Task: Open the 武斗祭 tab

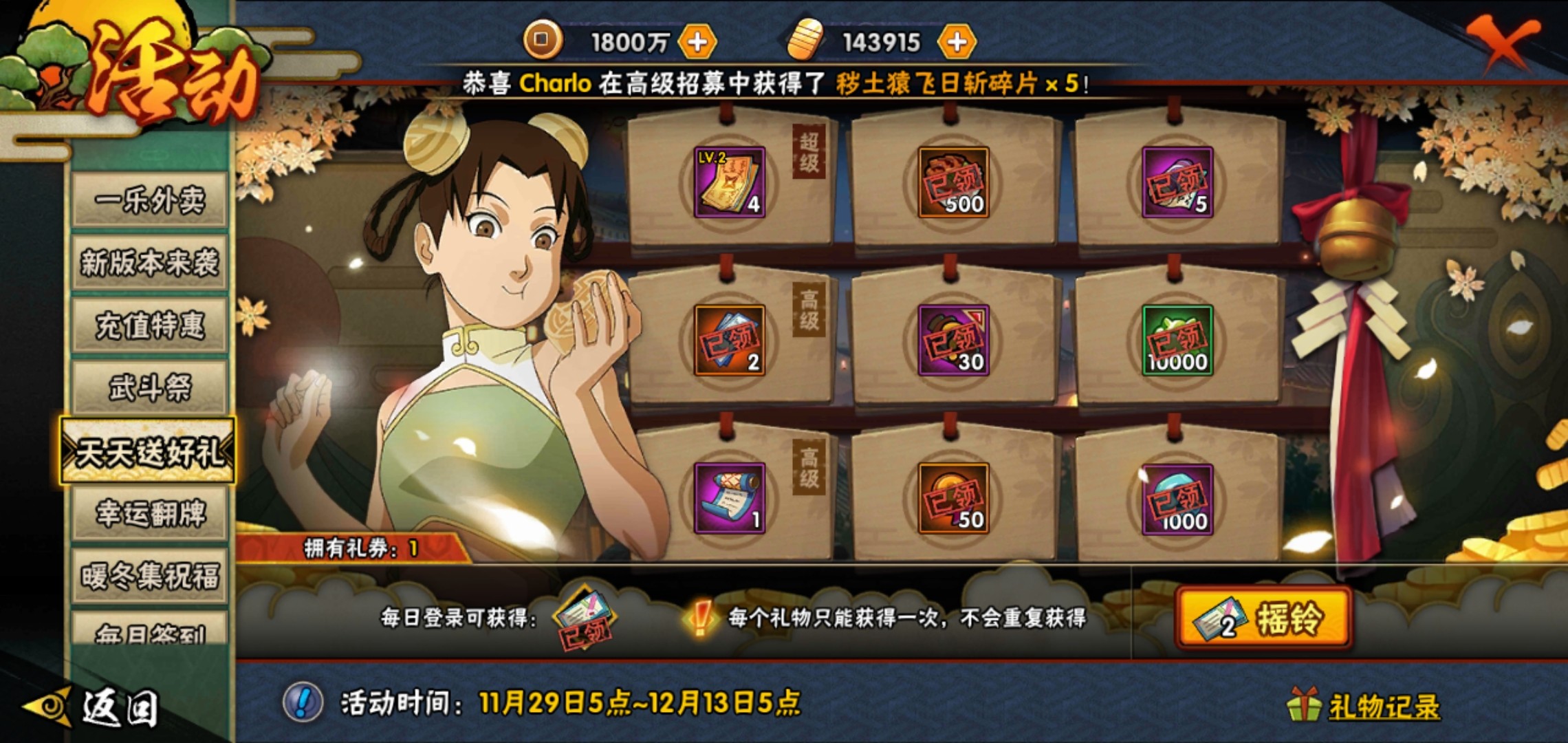Action: 149,387
